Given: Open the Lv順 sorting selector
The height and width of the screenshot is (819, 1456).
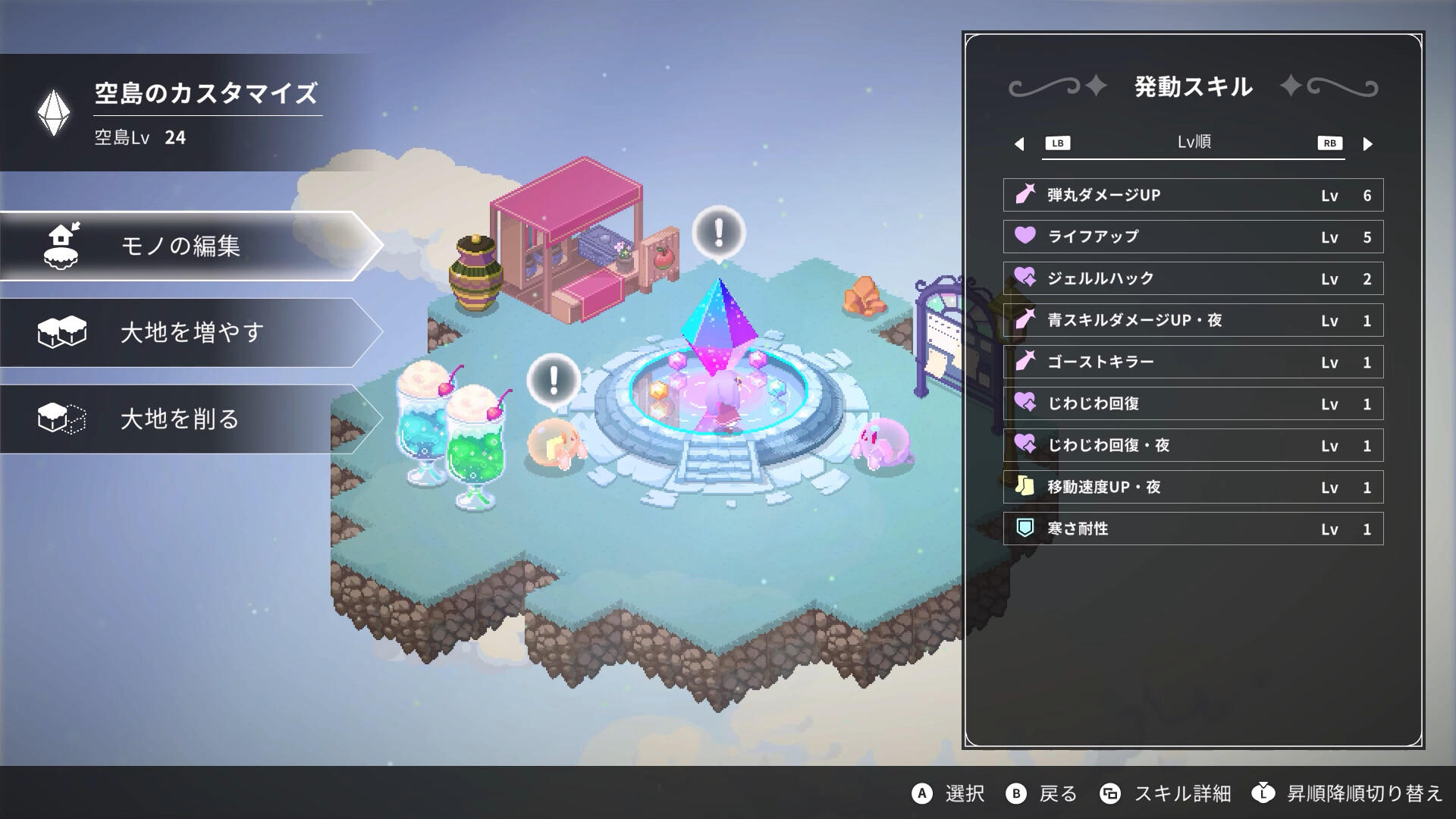Looking at the screenshot, I should pos(1193,143).
